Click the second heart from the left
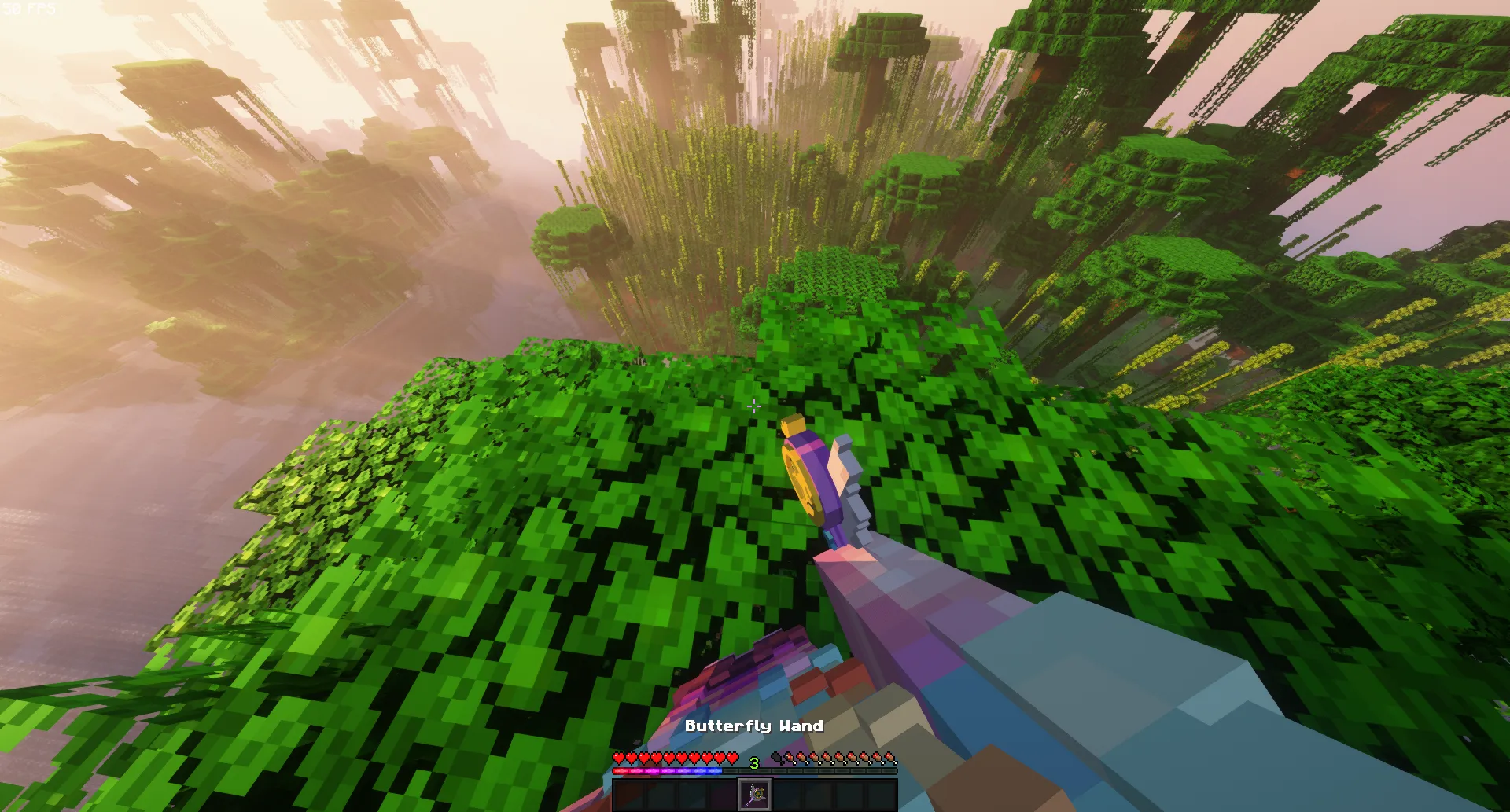Image resolution: width=1510 pixels, height=812 pixels. click(x=632, y=757)
